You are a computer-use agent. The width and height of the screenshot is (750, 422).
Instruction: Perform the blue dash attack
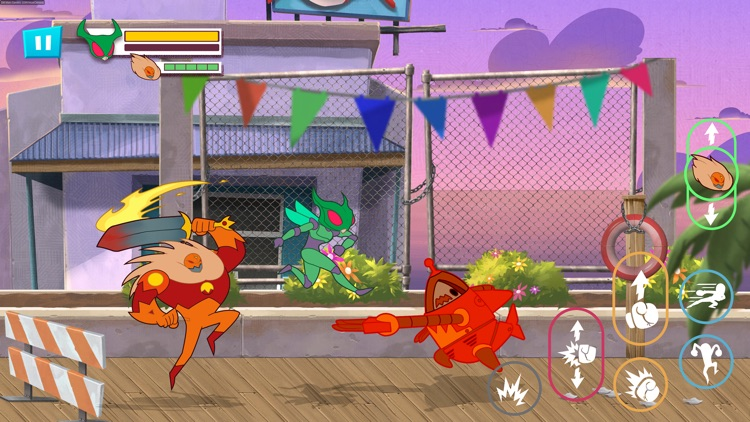click(x=706, y=297)
